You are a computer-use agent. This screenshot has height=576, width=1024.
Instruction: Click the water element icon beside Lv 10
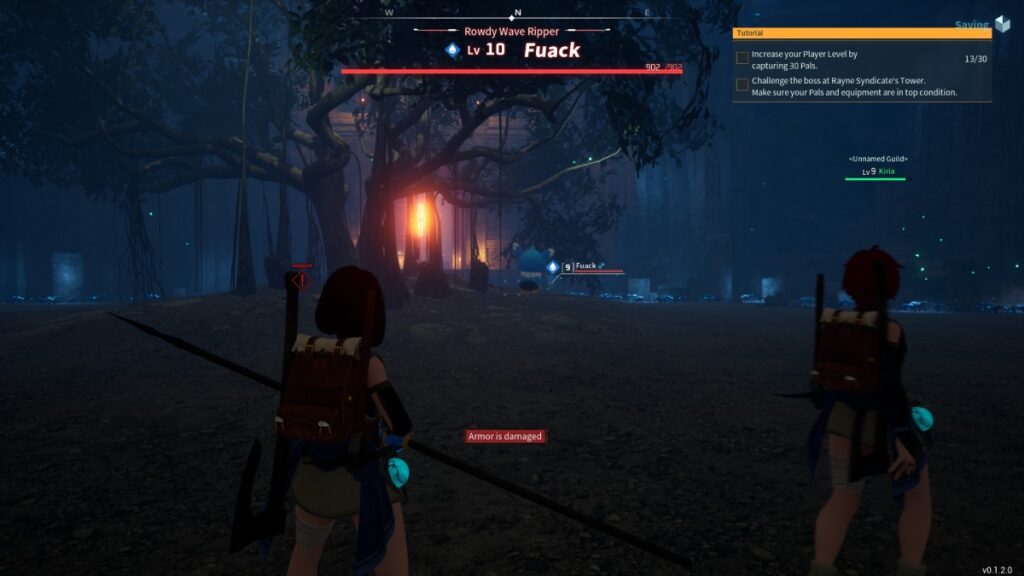(453, 50)
